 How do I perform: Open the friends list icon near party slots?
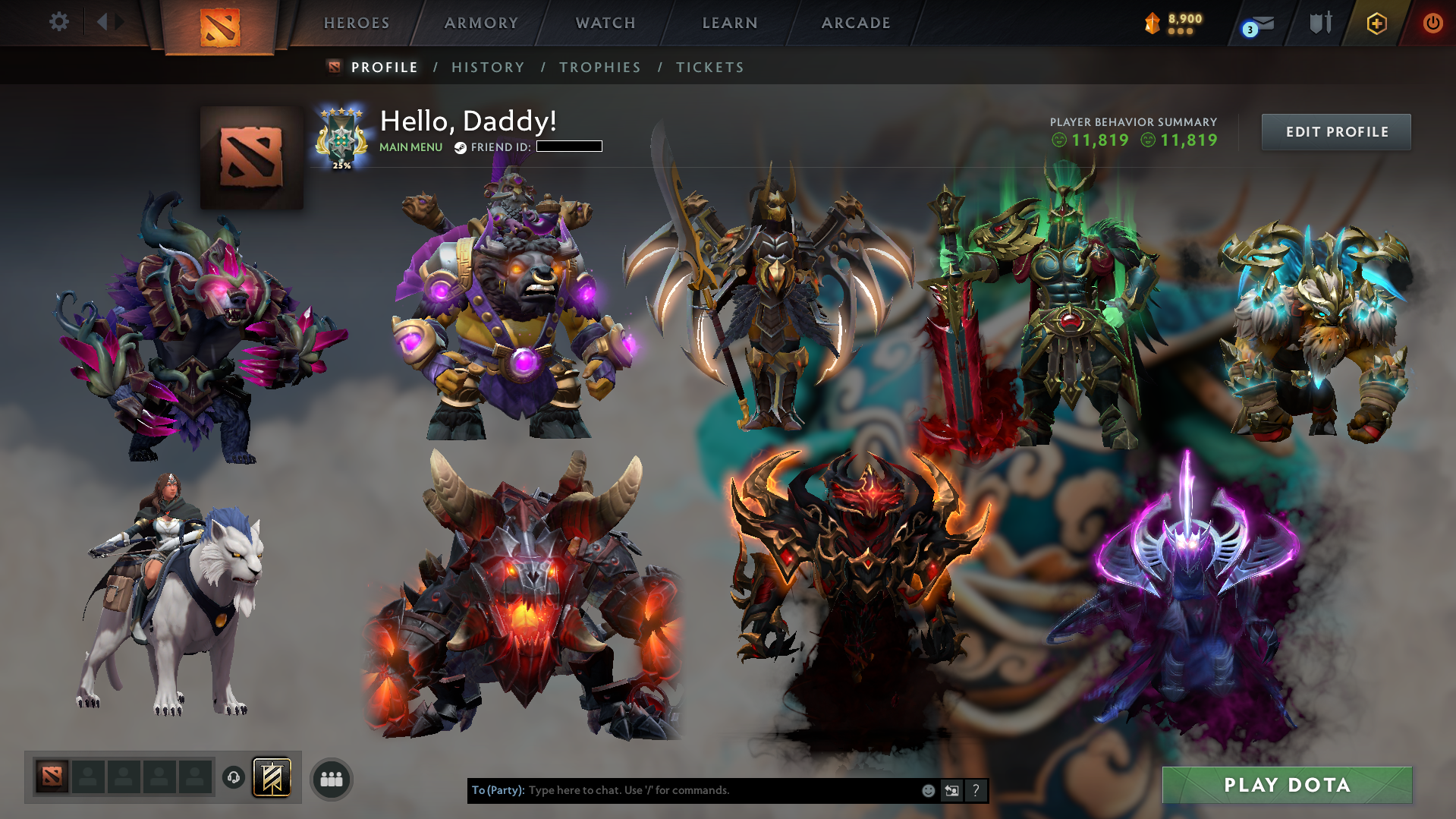[x=330, y=778]
